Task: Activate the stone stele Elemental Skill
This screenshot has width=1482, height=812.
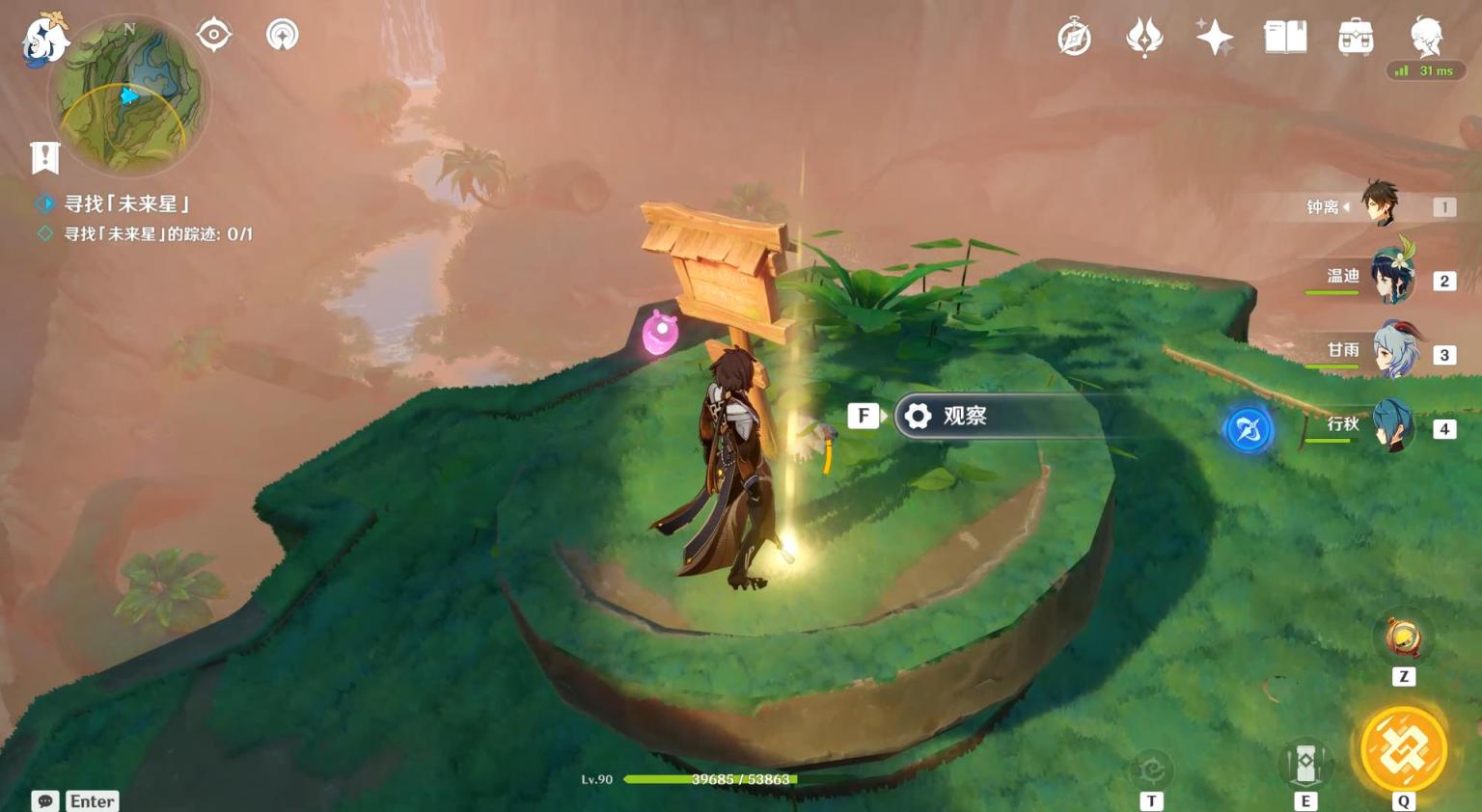Action: click(1305, 763)
